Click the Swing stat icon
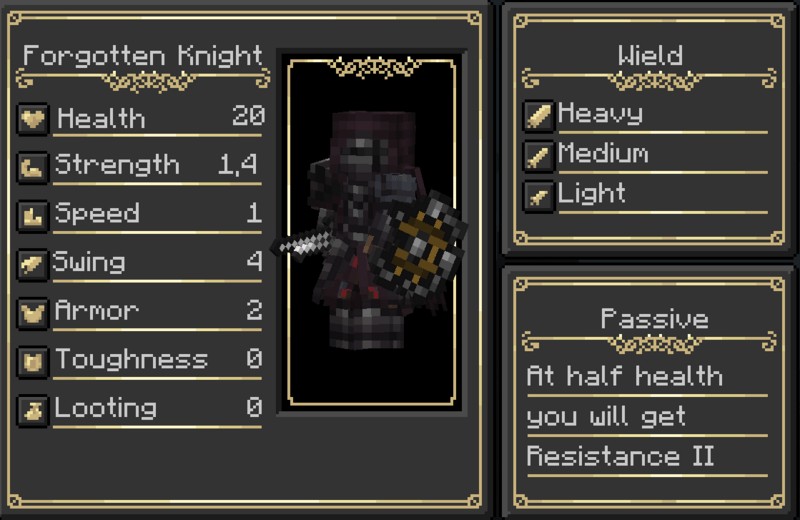The height and width of the screenshot is (520, 800). coord(33,264)
